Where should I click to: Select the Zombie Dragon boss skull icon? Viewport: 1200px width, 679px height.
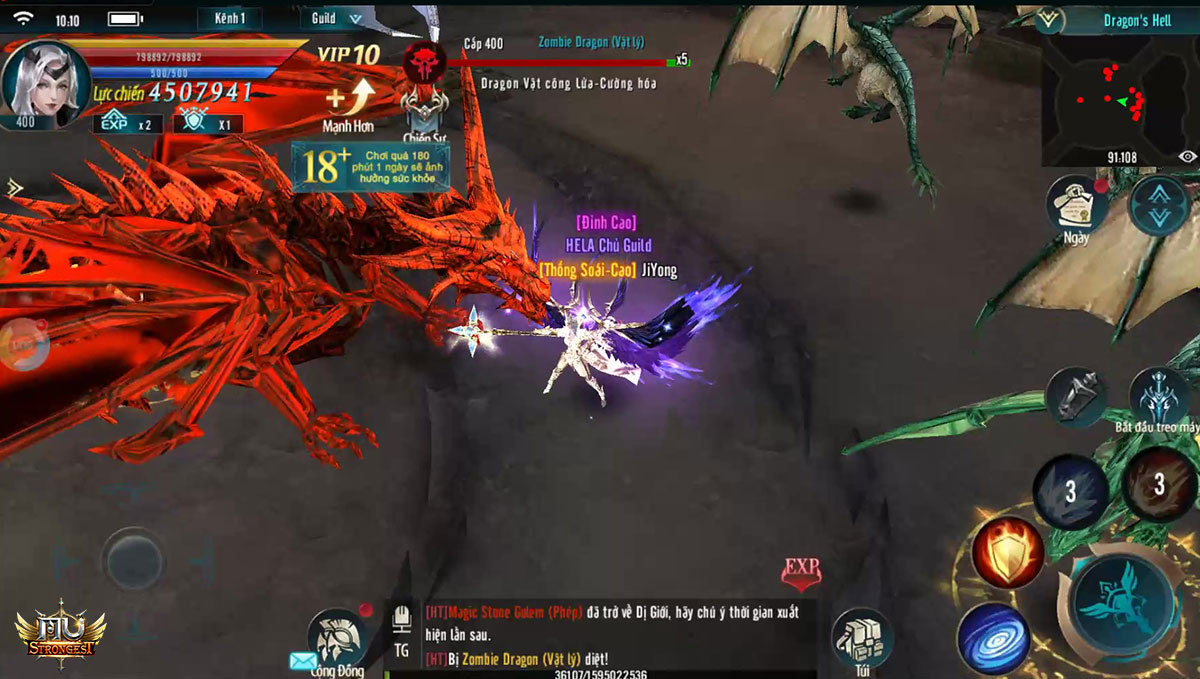424,62
